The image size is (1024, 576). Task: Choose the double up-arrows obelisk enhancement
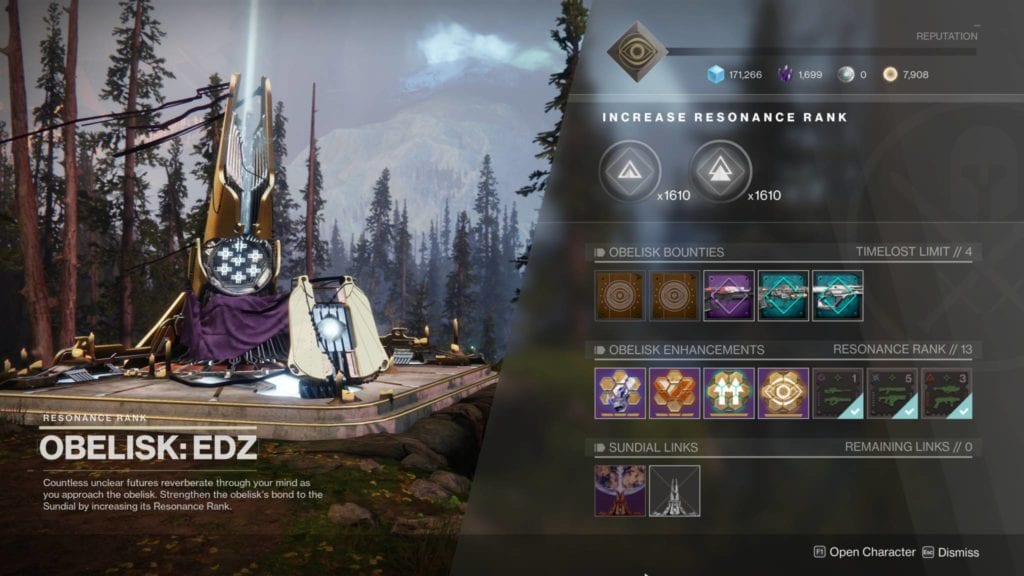(729, 393)
